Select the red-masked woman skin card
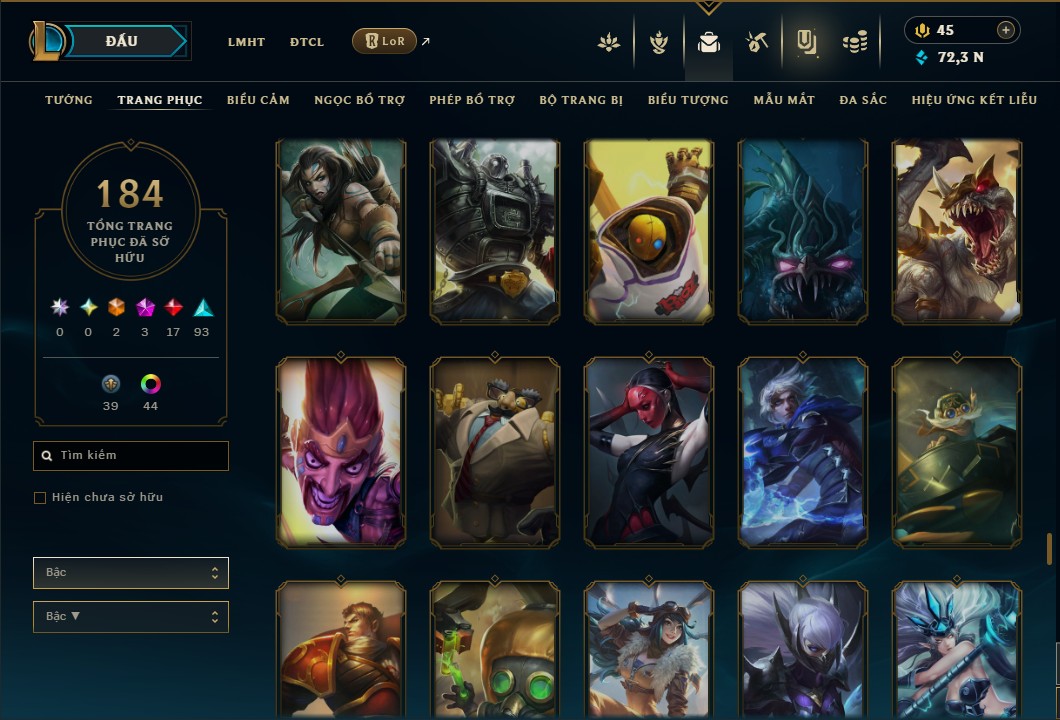 click(648, 452)
